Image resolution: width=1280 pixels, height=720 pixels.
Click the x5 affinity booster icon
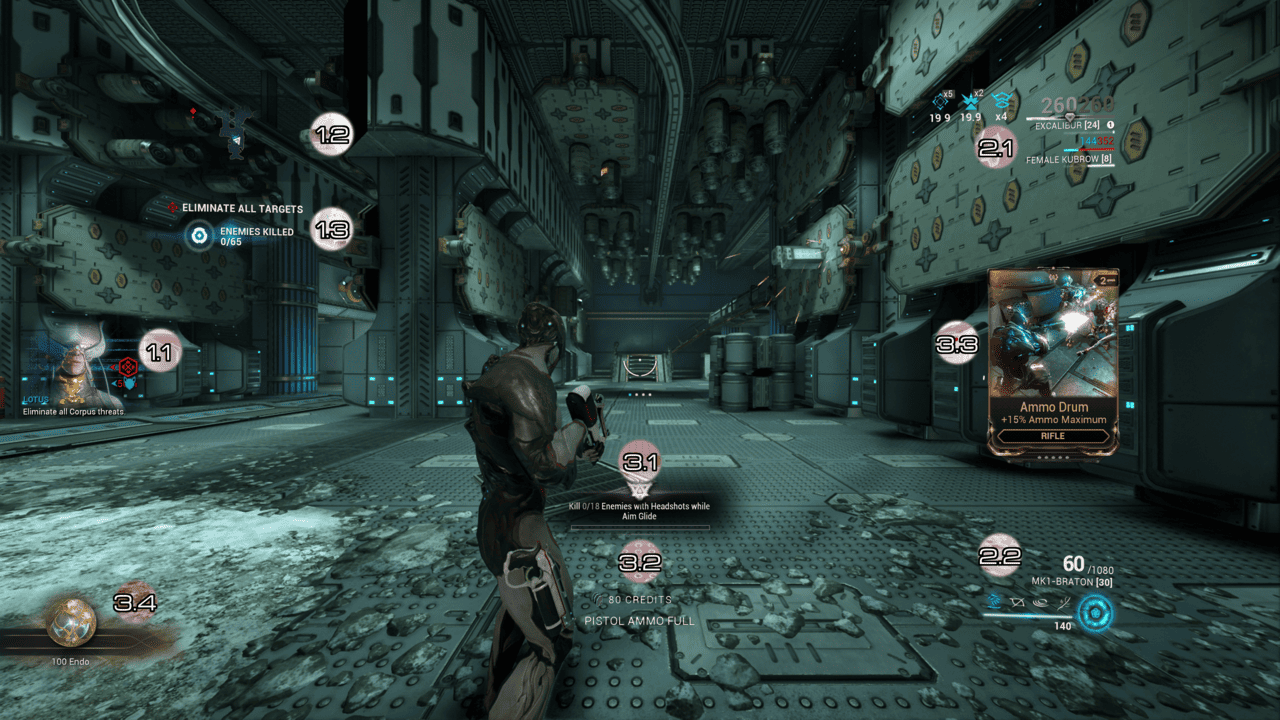point(940,102)
